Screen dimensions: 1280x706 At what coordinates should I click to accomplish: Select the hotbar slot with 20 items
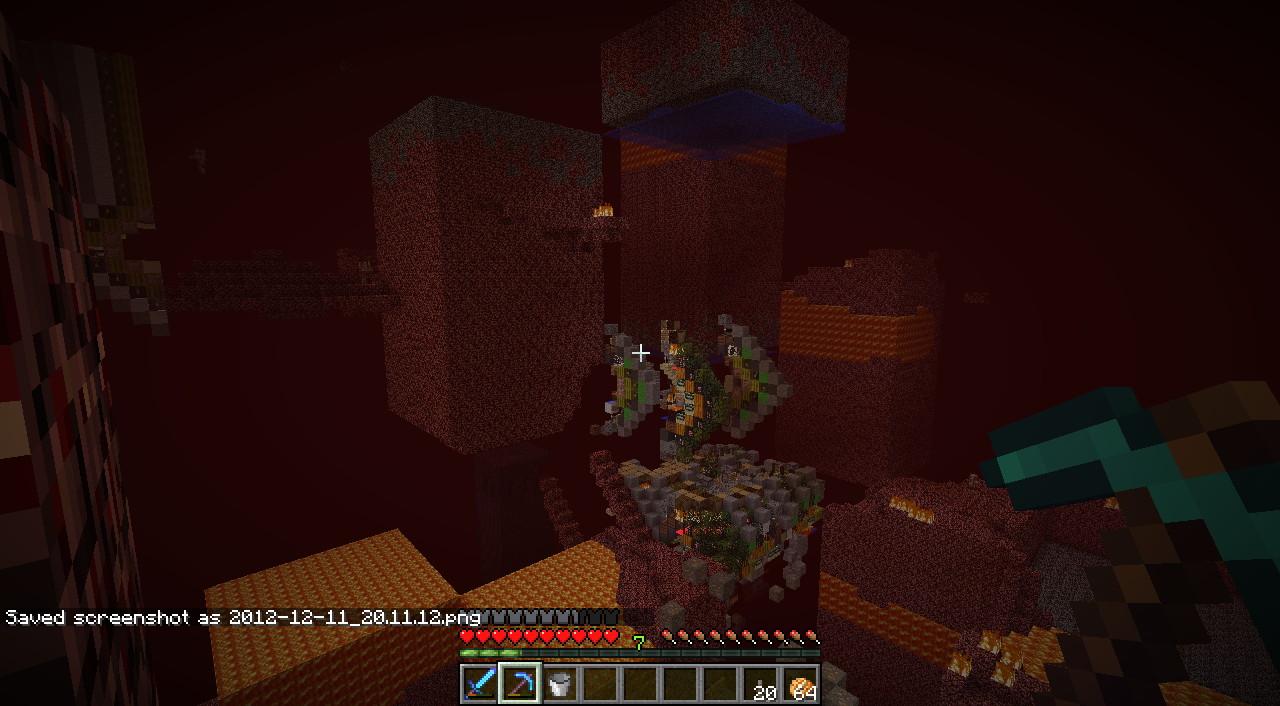tap(760, 684)
